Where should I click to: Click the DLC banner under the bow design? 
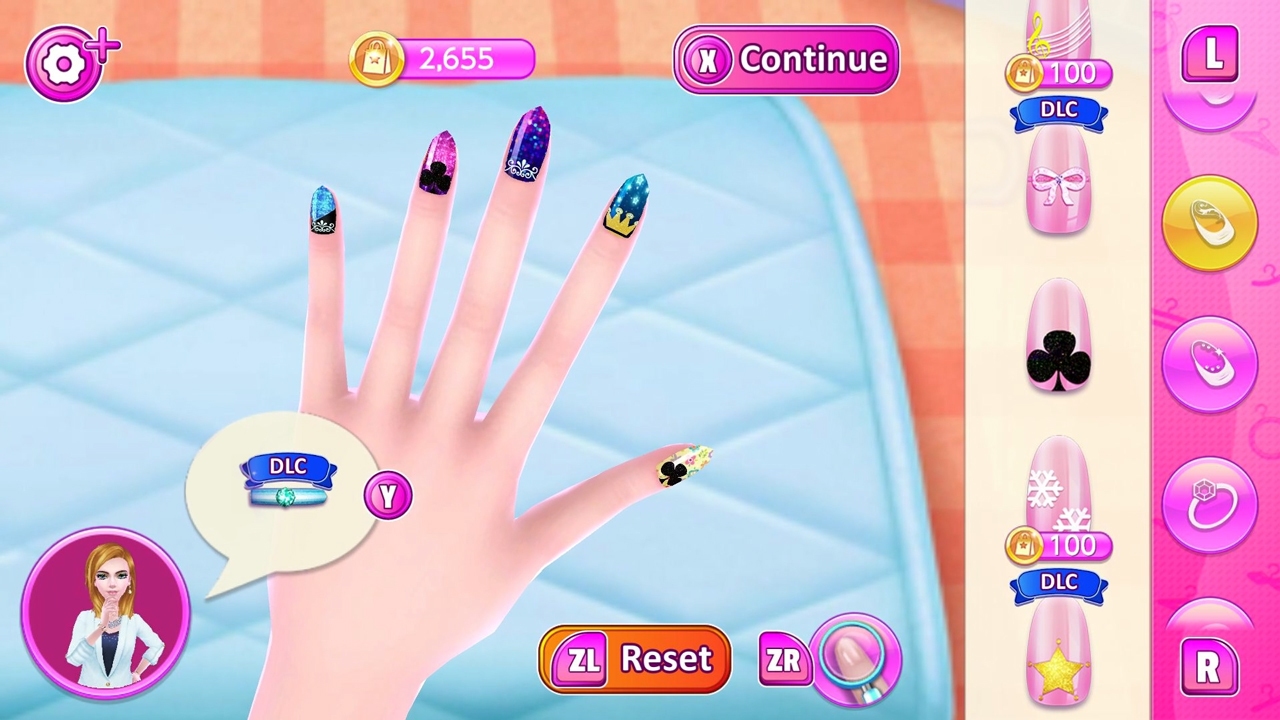pyautogui.click(x=1058, y=110)
